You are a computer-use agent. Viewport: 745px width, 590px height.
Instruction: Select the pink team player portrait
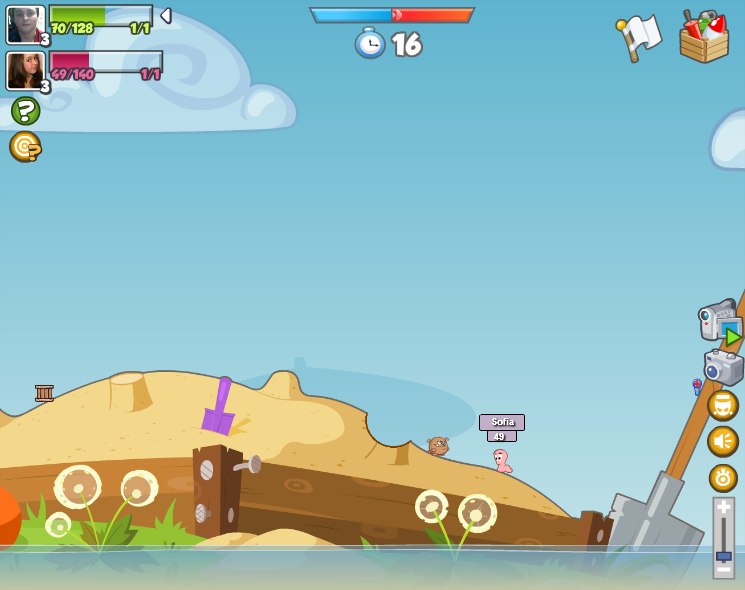coord(25,71)
